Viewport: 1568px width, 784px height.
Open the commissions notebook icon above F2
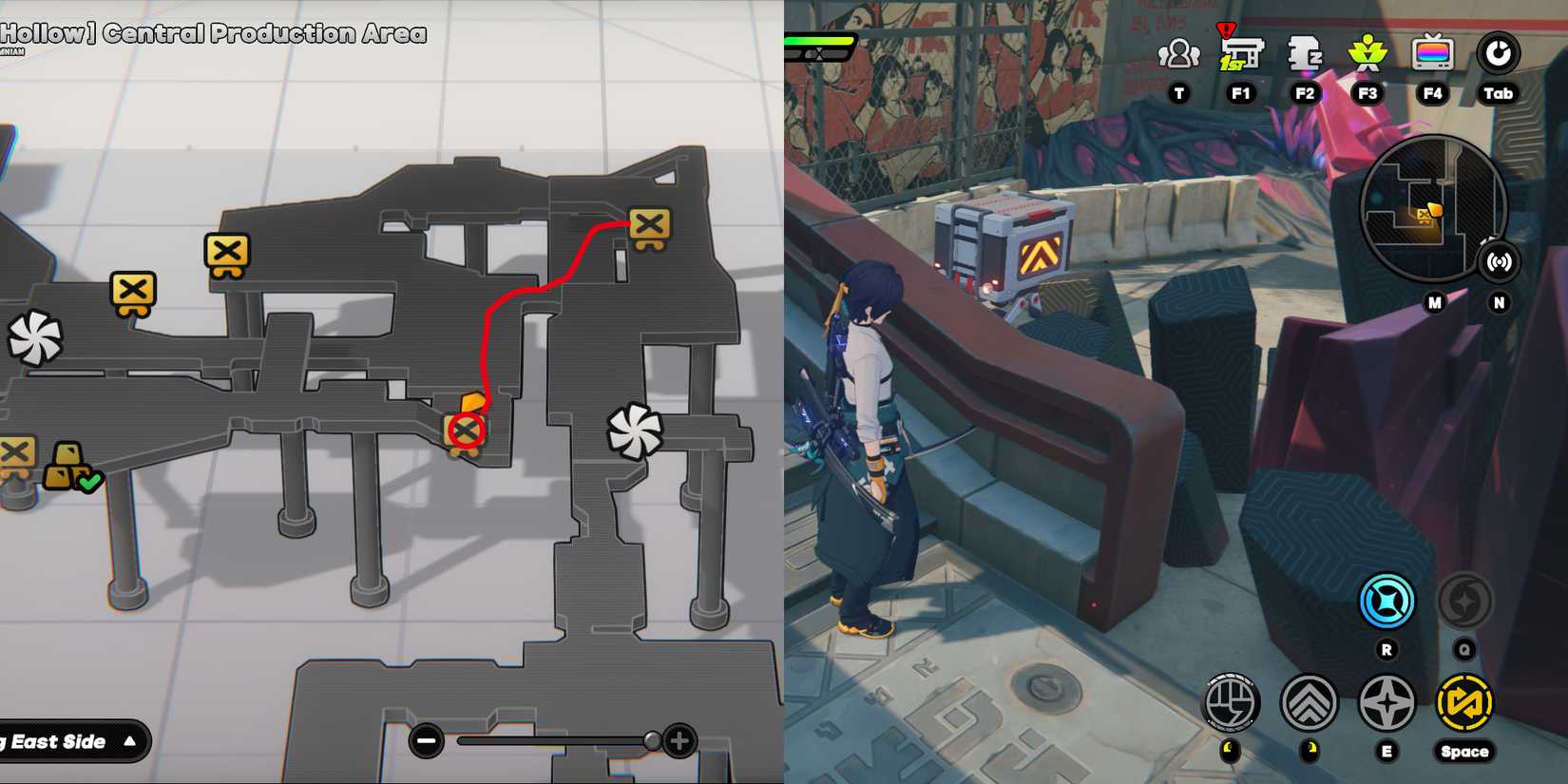1305,55
